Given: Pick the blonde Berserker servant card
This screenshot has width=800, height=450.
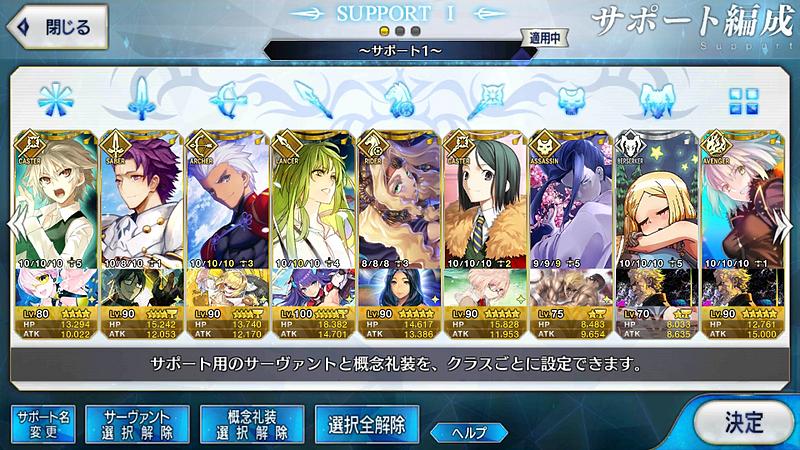Looking at the screenshot, I should tap(656, 200).
